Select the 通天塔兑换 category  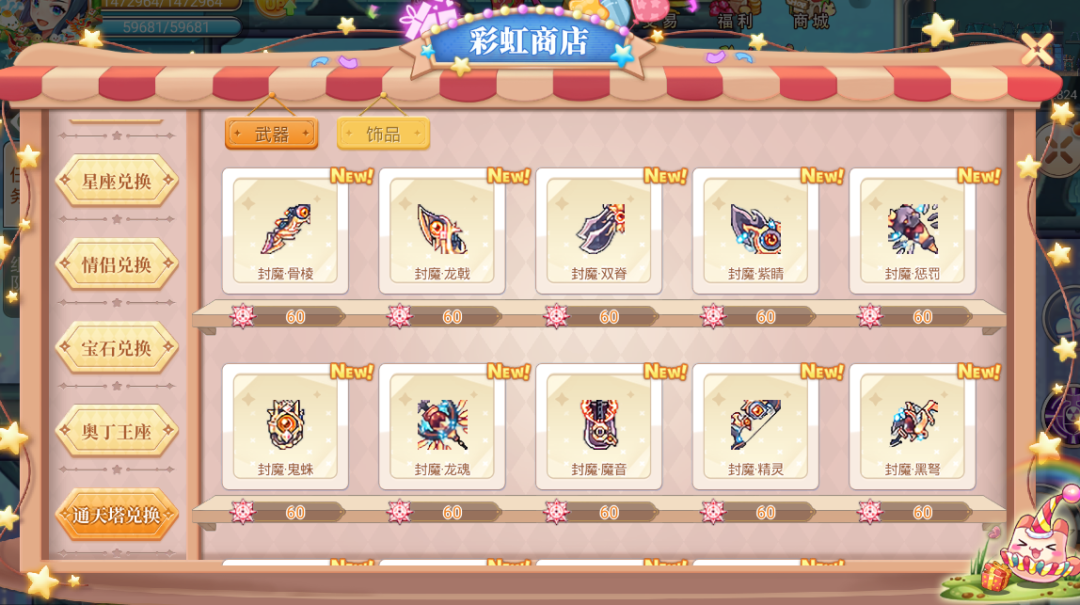click(117, 515)
